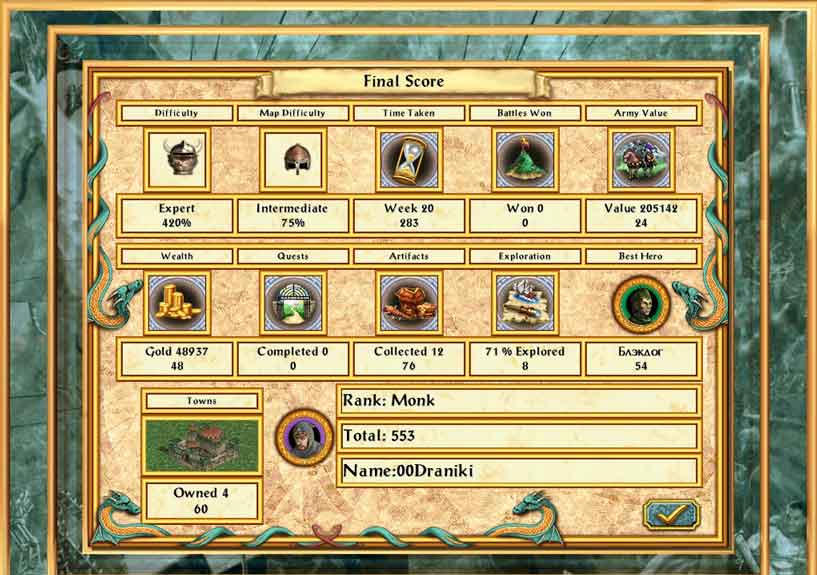Select the horned helmet Difficulty icon

click(x=177, y=159)
